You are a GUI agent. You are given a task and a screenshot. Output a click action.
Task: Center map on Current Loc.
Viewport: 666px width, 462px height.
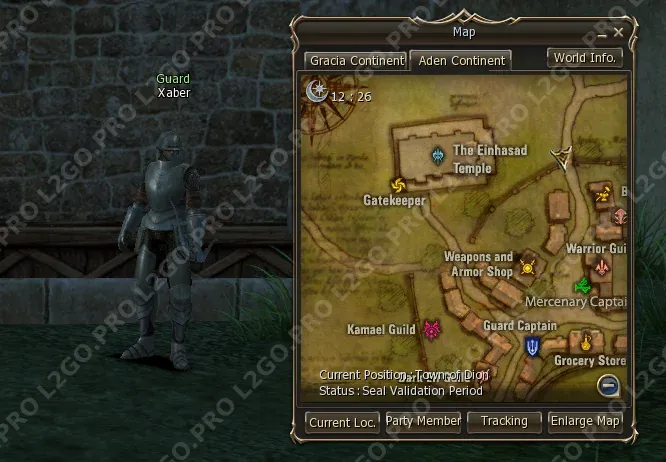342,422
